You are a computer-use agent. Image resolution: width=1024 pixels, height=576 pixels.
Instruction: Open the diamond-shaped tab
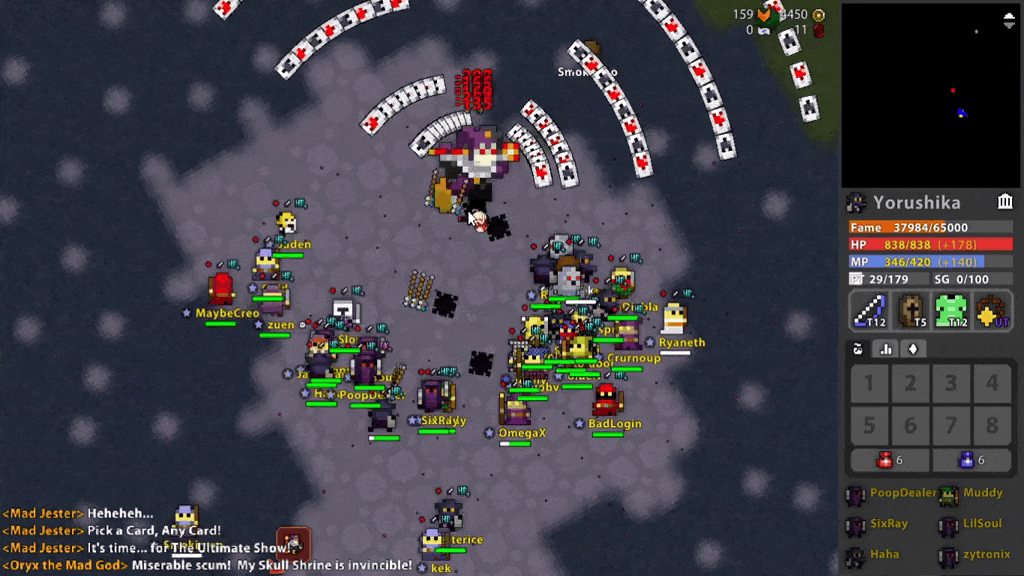[912, 349]
